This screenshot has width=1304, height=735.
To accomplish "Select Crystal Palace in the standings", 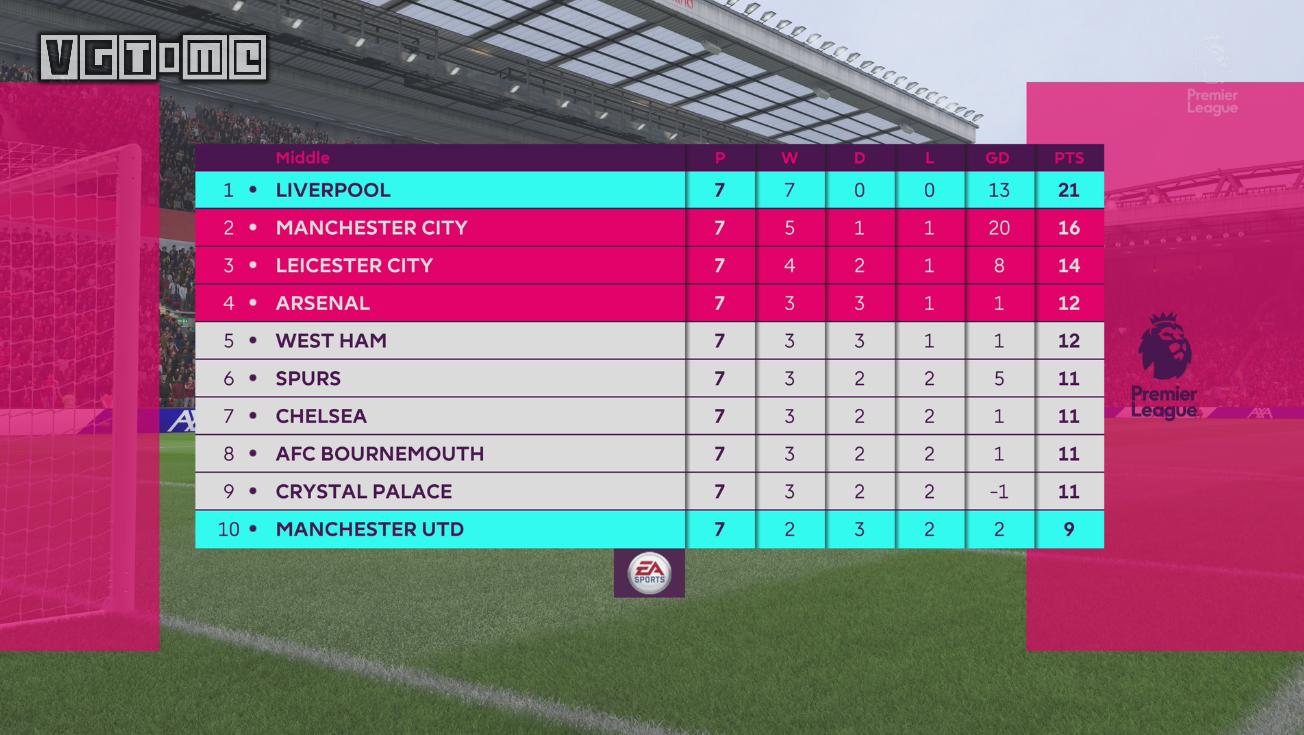I will [364, 491].
